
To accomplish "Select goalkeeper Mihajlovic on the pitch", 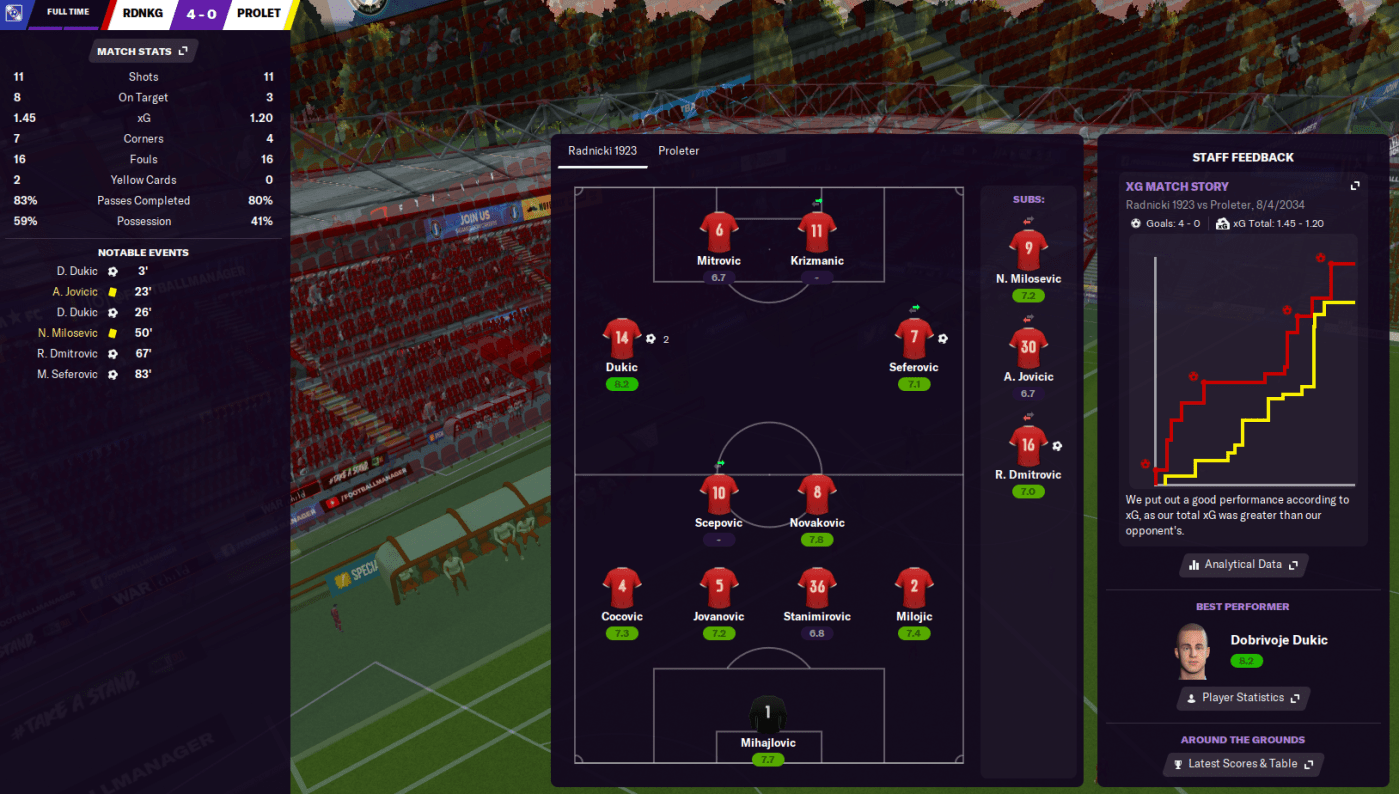I will (768, 716).
